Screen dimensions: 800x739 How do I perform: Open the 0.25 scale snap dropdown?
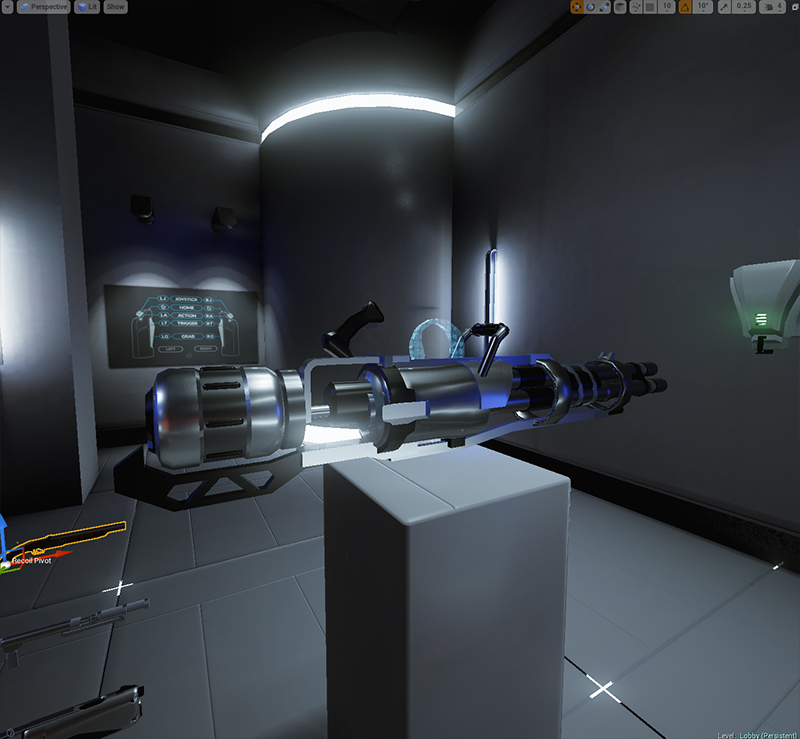[743, 6]
